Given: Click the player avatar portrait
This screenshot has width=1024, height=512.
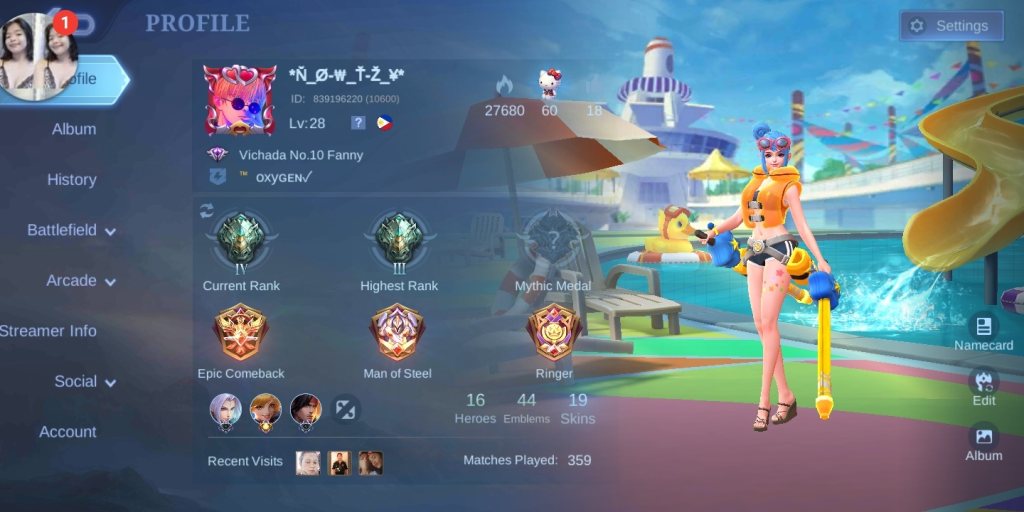Looking at the screenshot, I should coord(239,100).
